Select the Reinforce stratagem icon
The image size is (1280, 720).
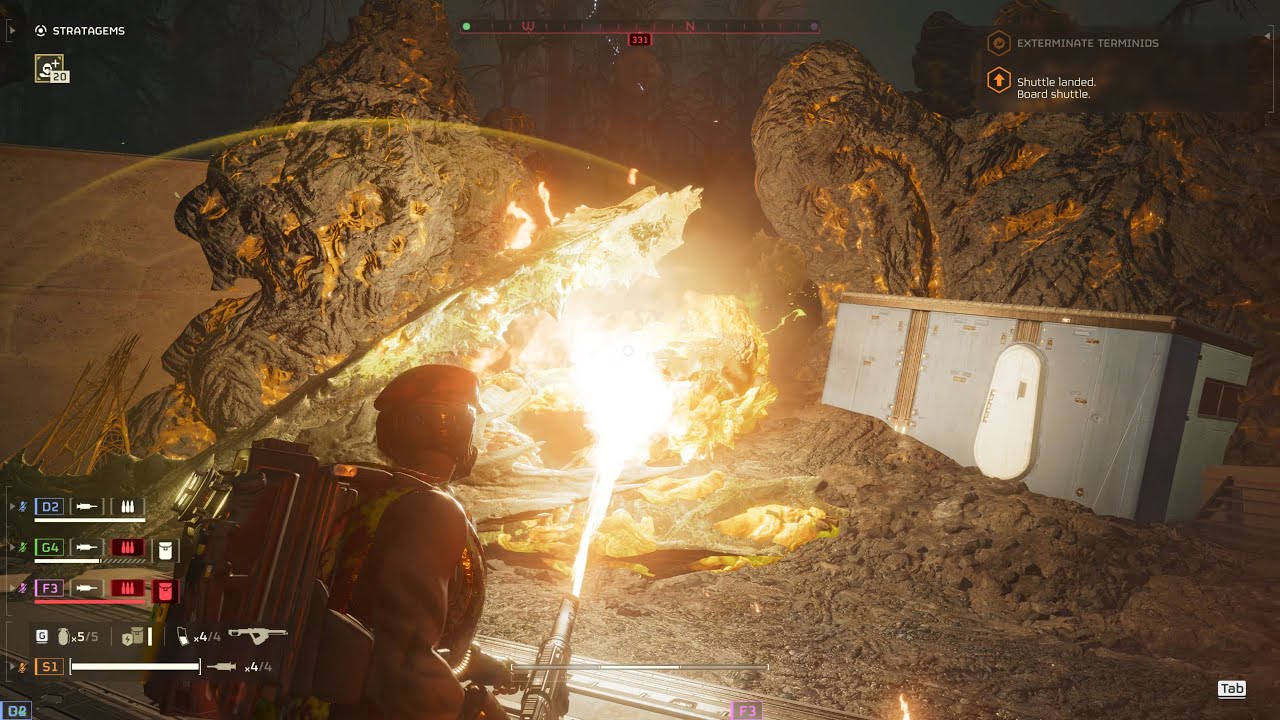[x=49, y=68]
